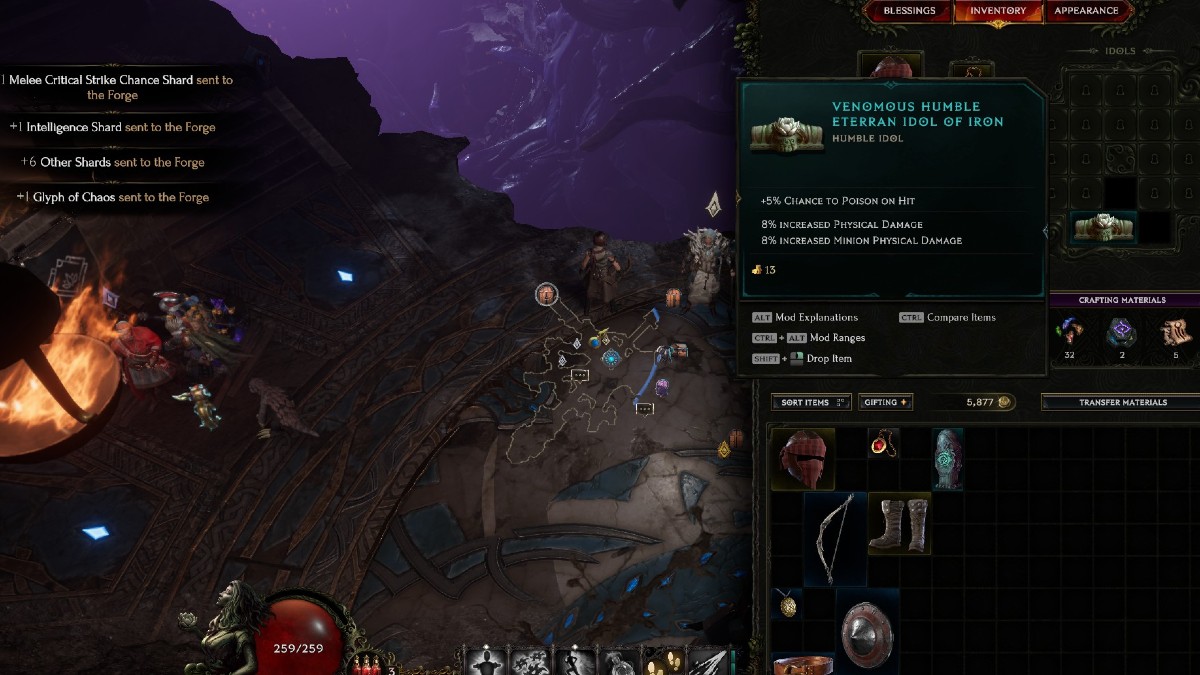Select the red cloth helmet in inventory
The width and height of the screenshot is (1200, 675).
pos(806,459)
